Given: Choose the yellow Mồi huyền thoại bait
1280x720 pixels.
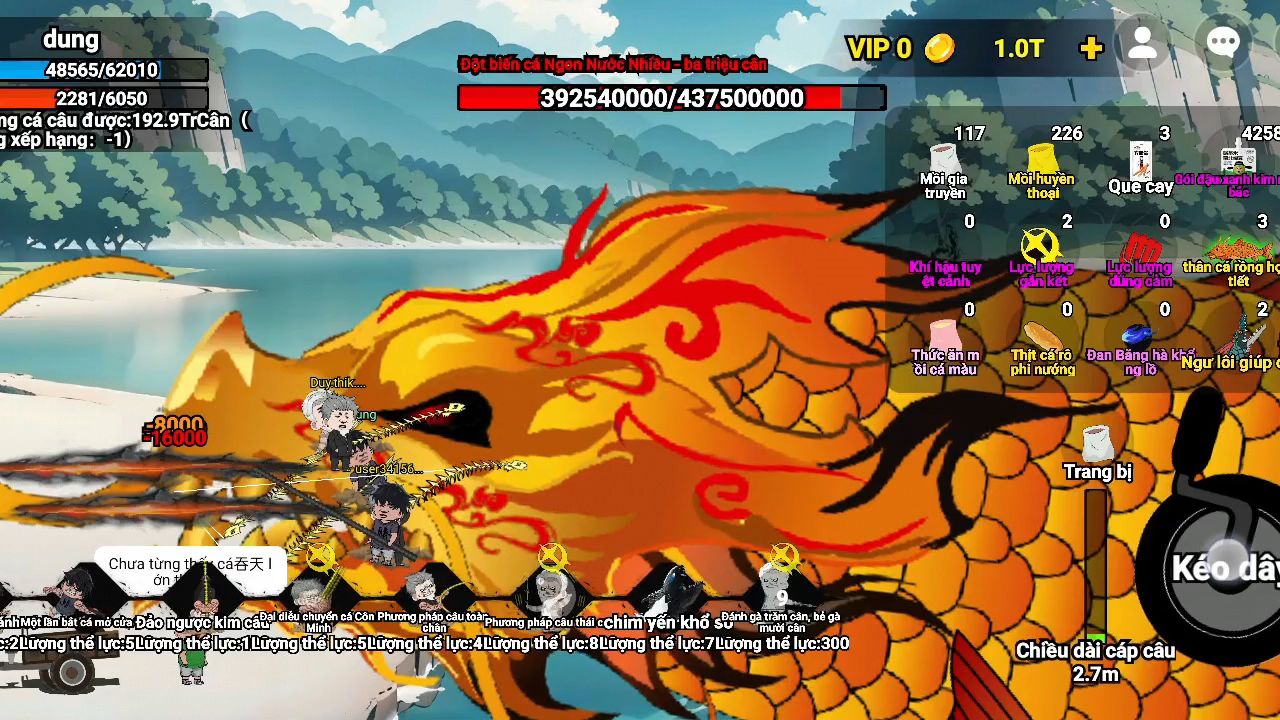Looking at the screenshot, I should (x=1042, y=163).
